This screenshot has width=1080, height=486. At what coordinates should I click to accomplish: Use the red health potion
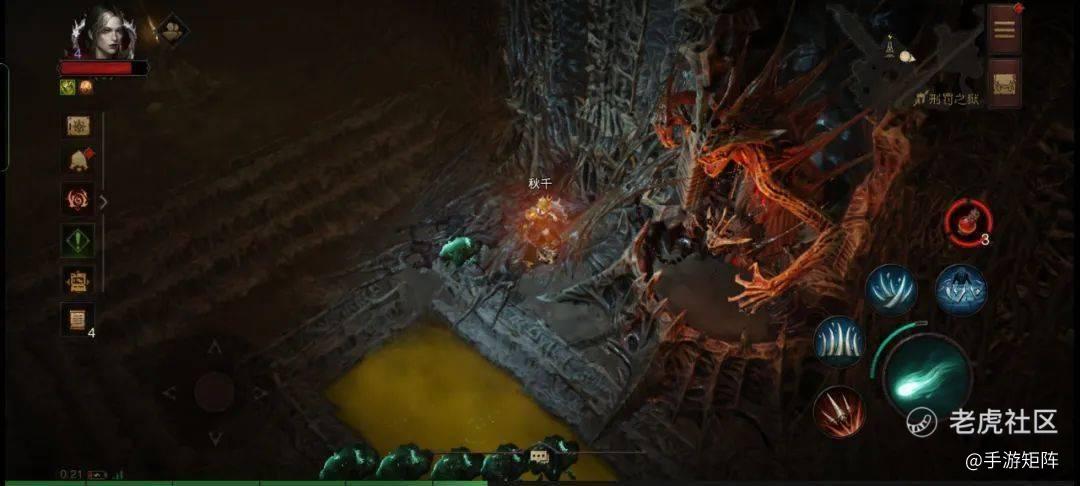967,220
